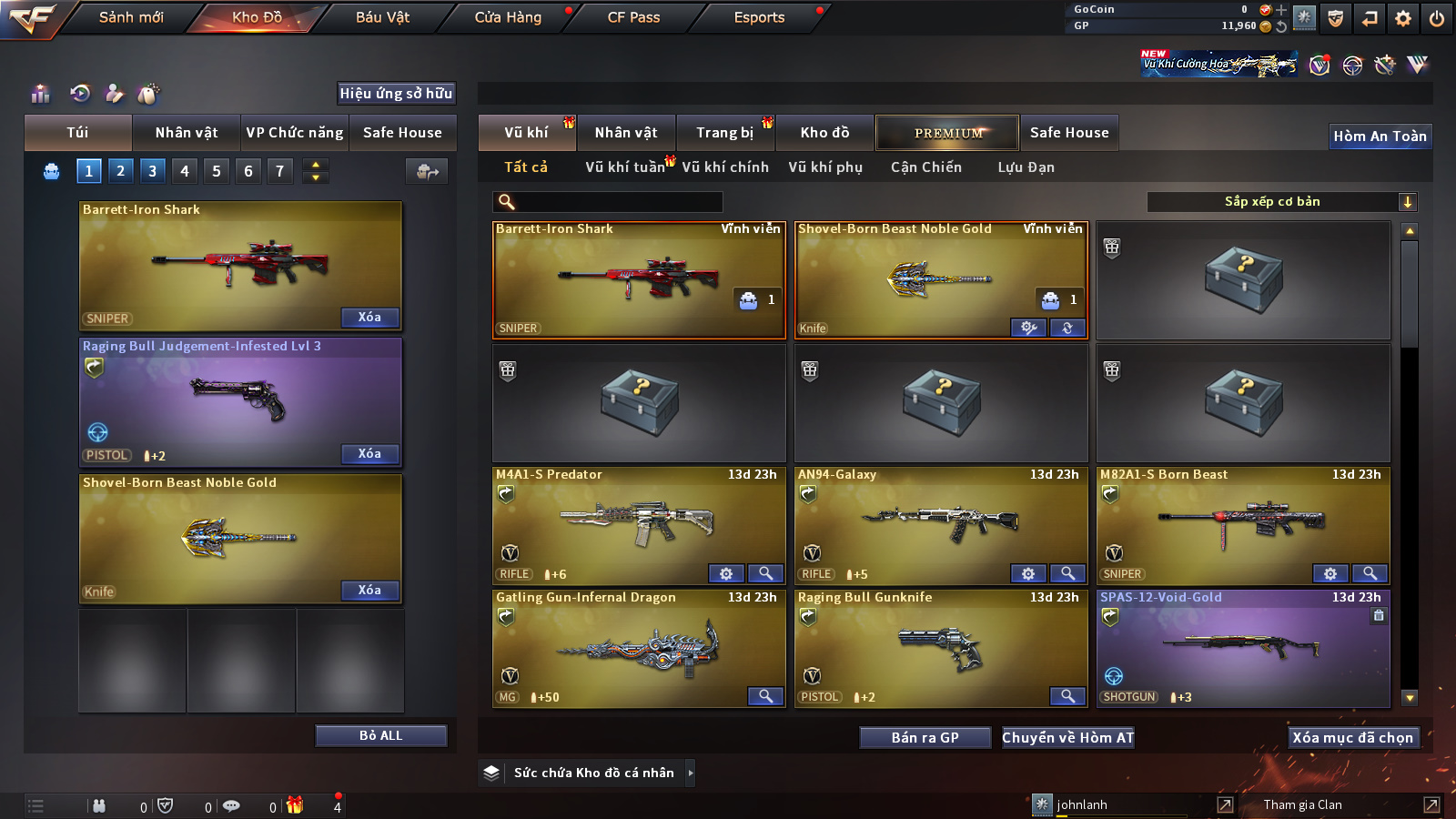Open the CF Pass menu
Image resolution: width=1456 pixels, height=819 pixels.
(x=633, y=17)
